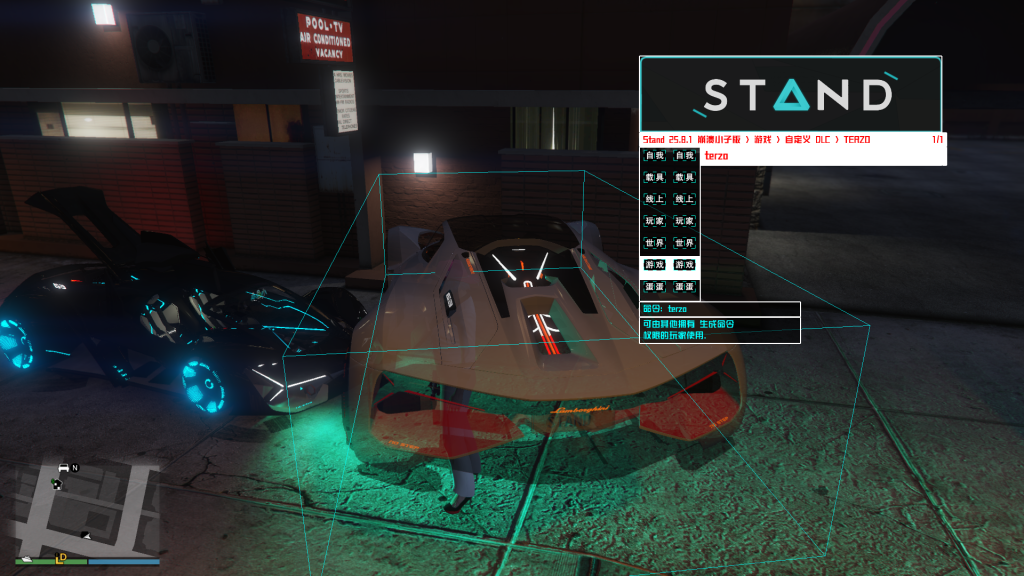Open the 蛋蛋 tab

pyautogui.click(x=670, y=288)
